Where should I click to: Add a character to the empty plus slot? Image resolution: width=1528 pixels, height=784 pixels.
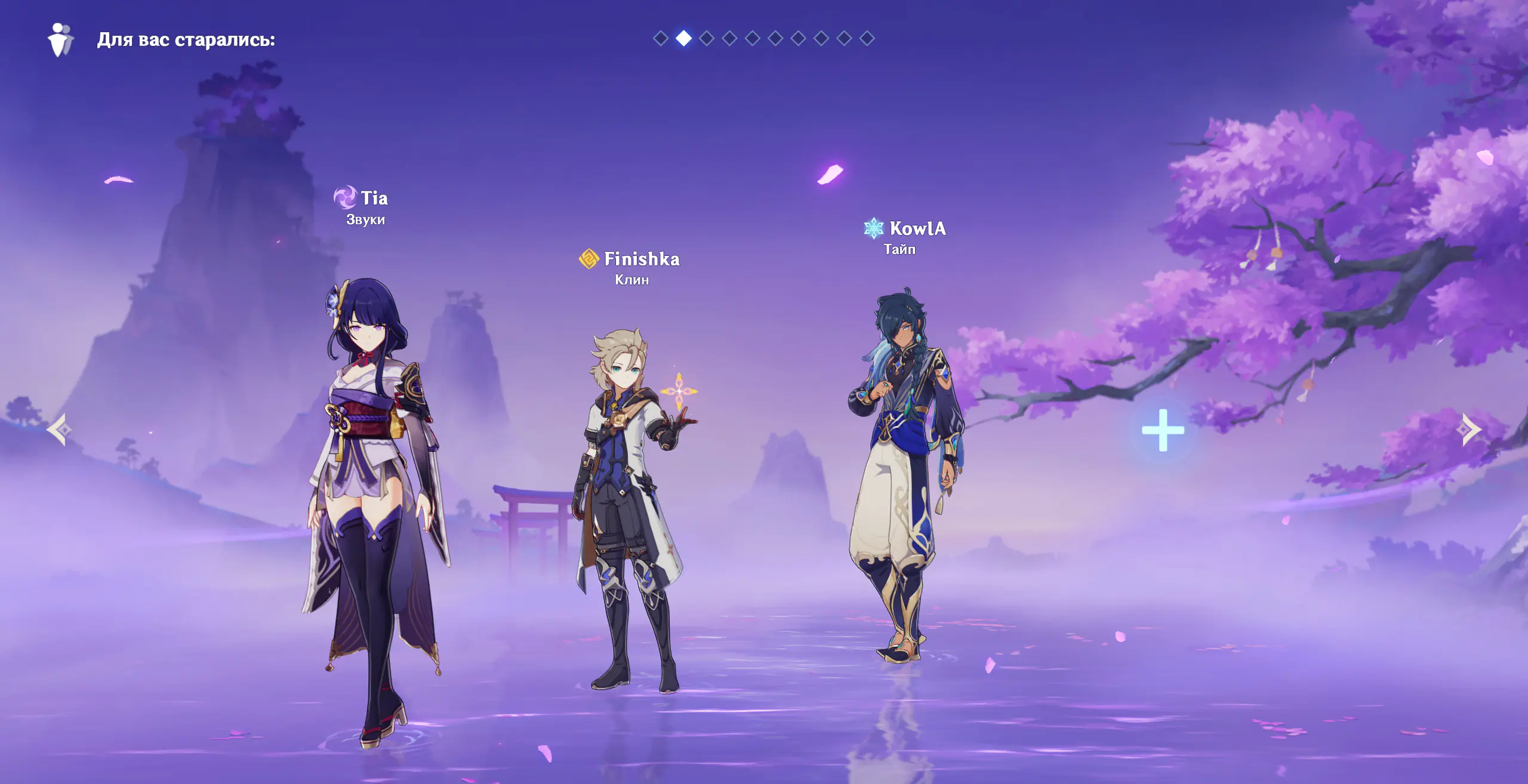click(1163, 430)
